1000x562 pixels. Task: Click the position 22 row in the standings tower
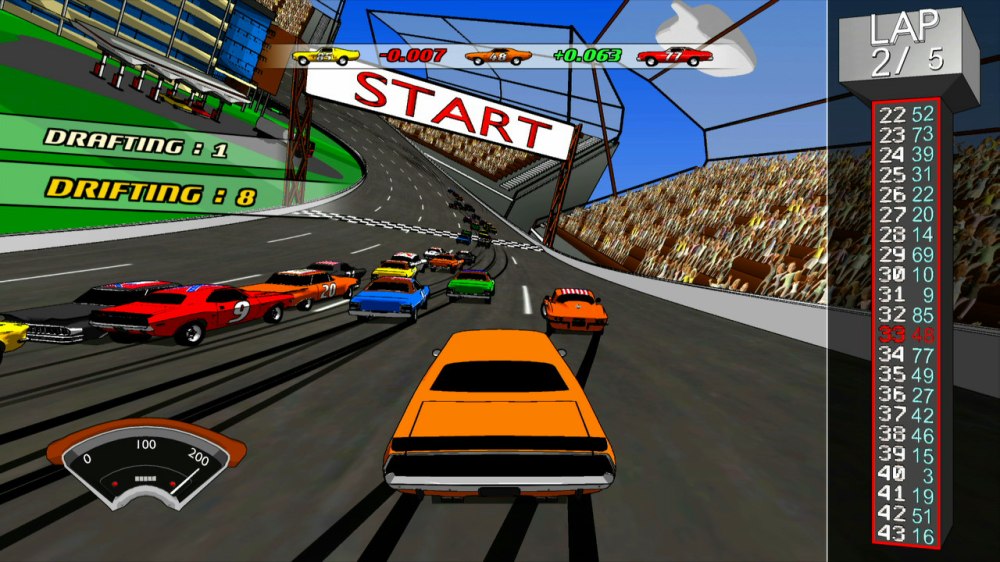907,114
